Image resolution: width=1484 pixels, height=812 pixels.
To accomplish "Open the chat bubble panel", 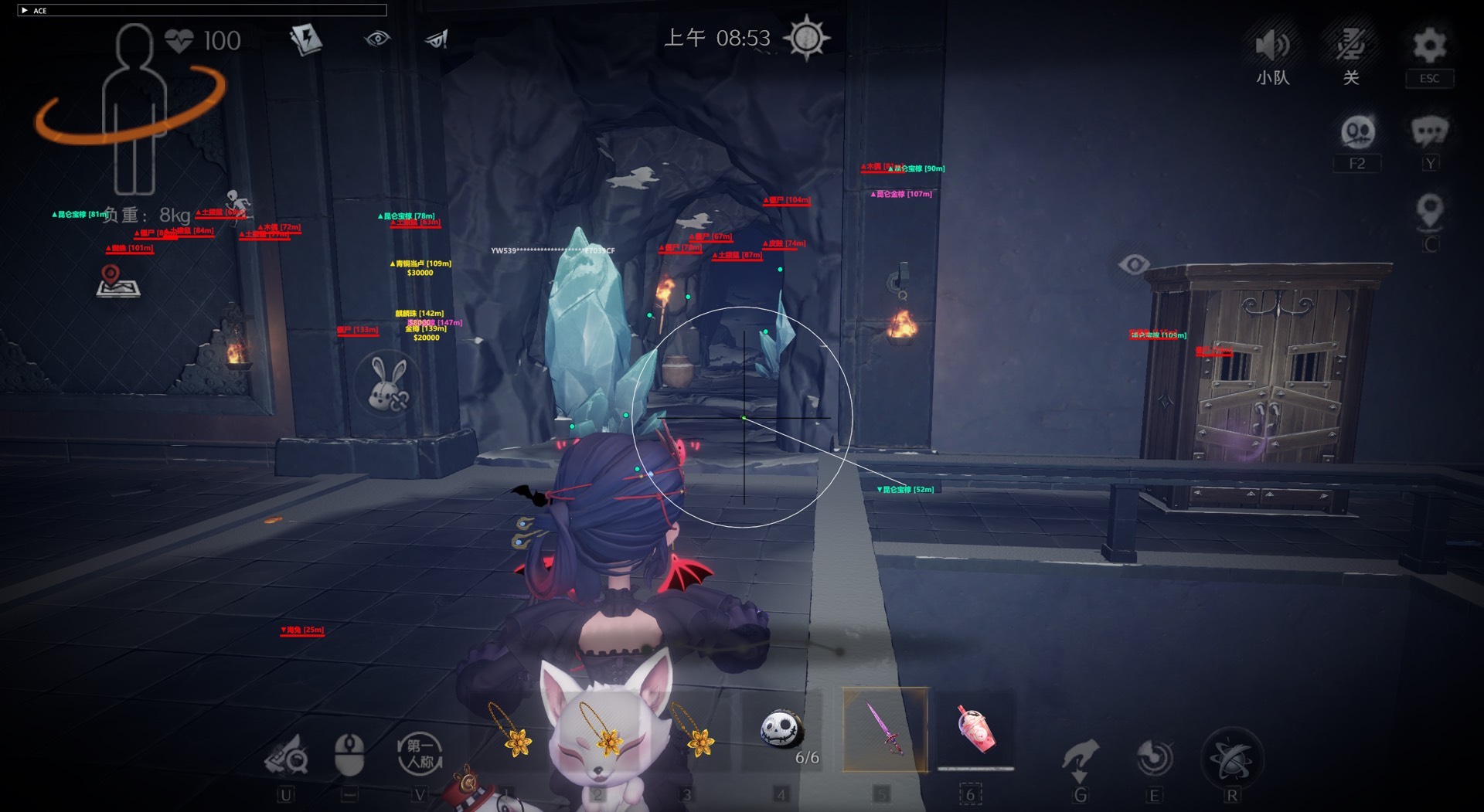I will (1429, 132).
